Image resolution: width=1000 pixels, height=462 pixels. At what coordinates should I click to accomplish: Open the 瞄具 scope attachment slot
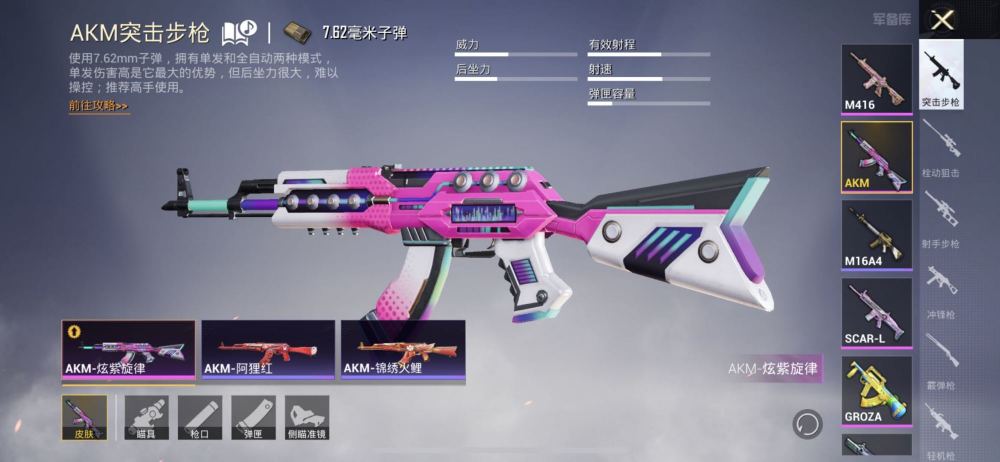146,417
